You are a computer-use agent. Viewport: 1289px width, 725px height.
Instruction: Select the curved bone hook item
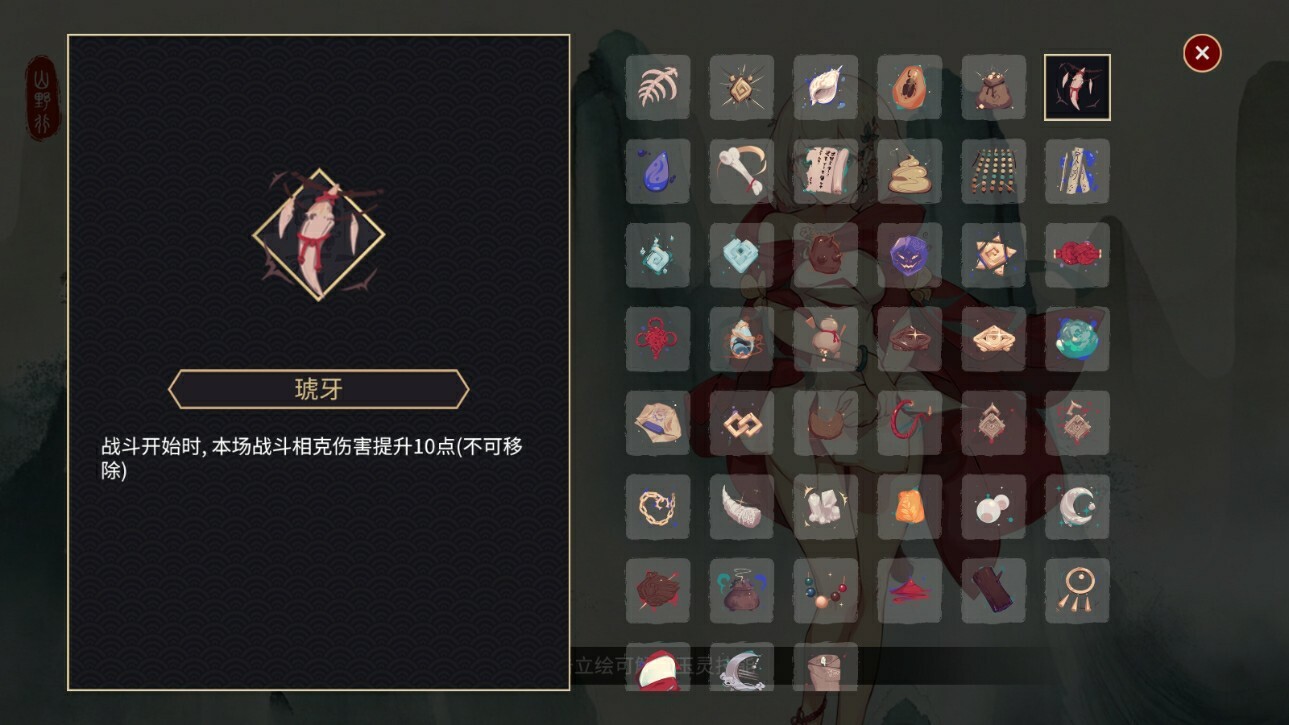pos(742,171)
